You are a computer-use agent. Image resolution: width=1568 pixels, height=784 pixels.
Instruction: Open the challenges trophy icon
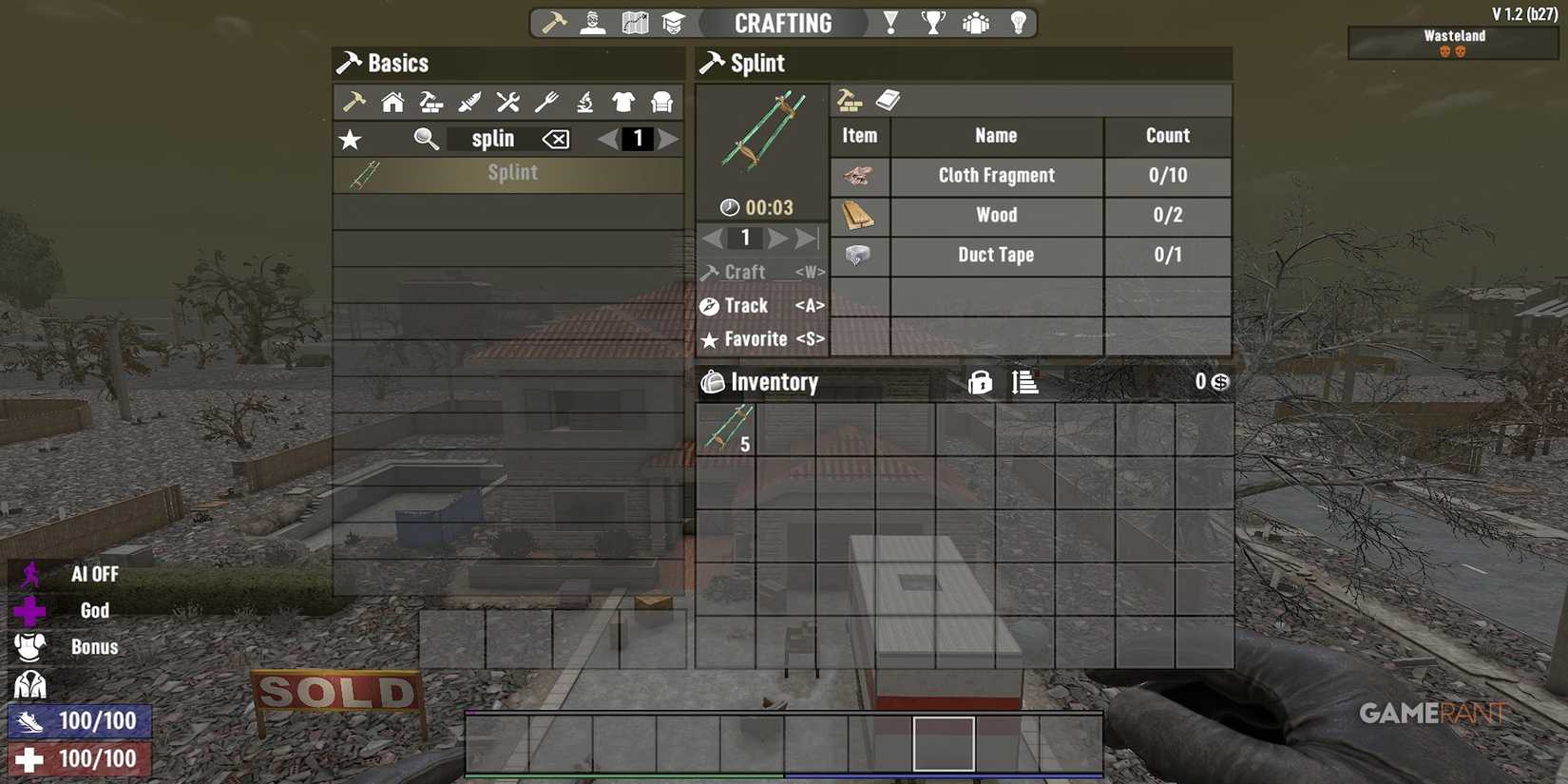[x=933, y=22]
